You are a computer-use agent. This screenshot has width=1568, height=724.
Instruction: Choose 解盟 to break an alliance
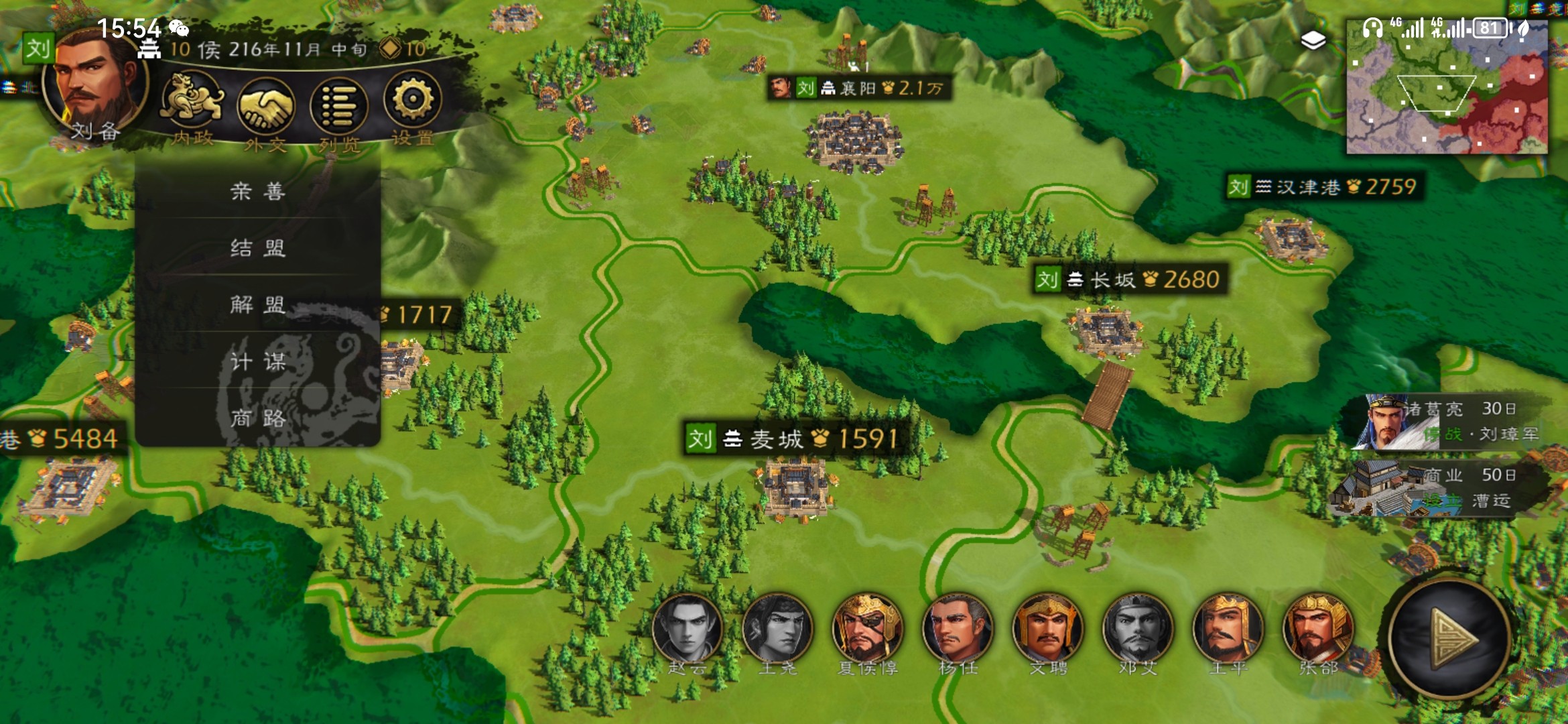(258, 306)
